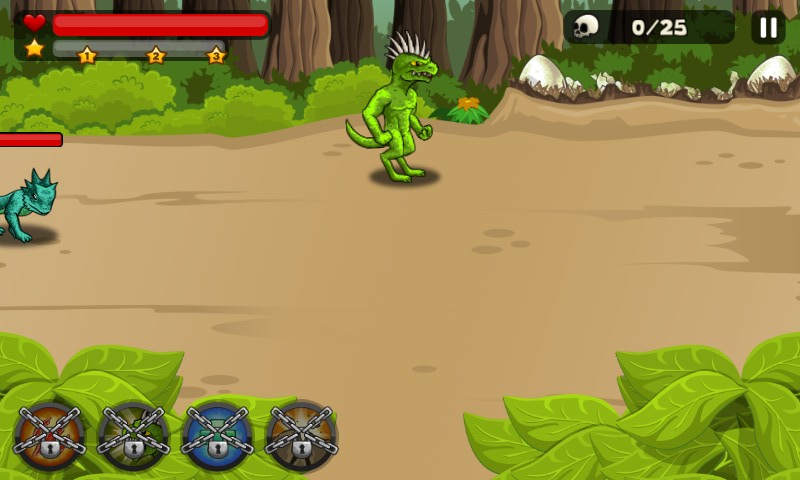Pause the game

click(x=768, y=27)
